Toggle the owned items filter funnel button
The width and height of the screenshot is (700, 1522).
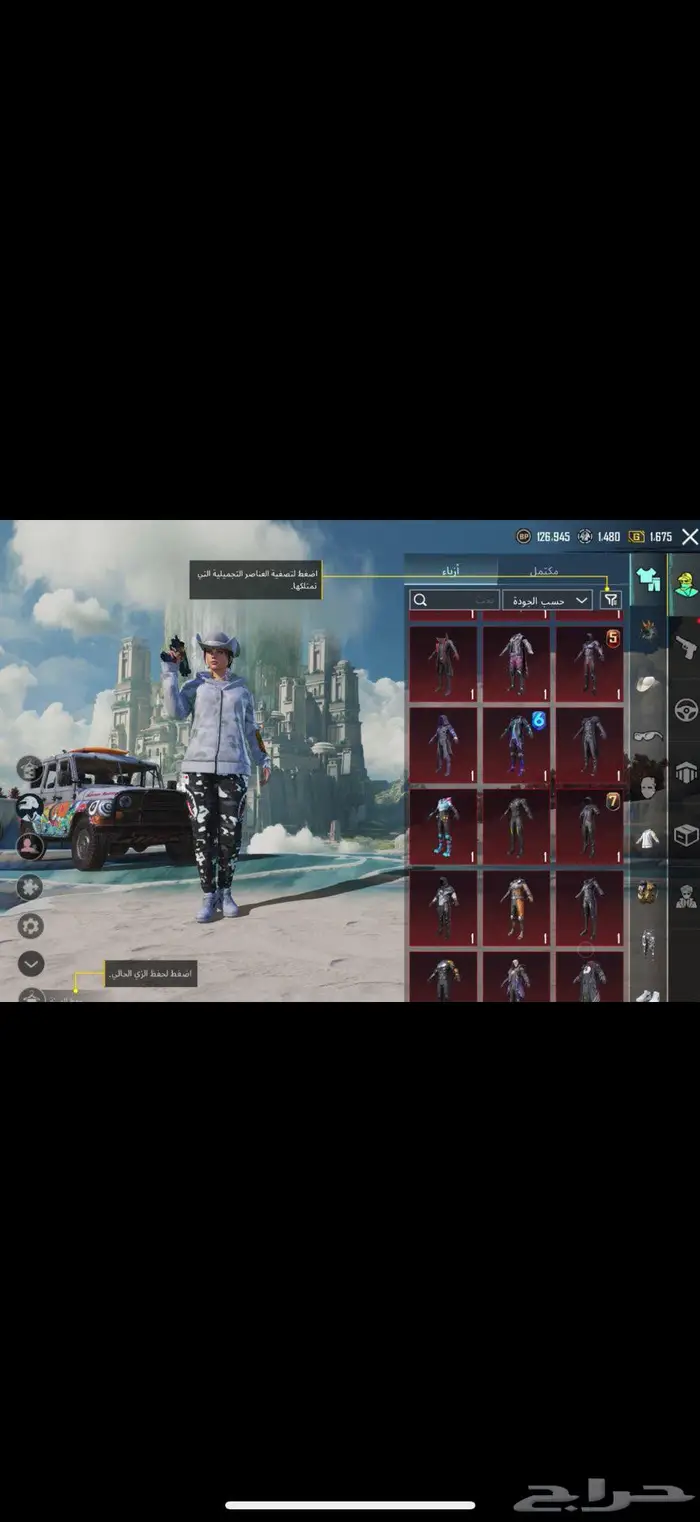point(610,600)
